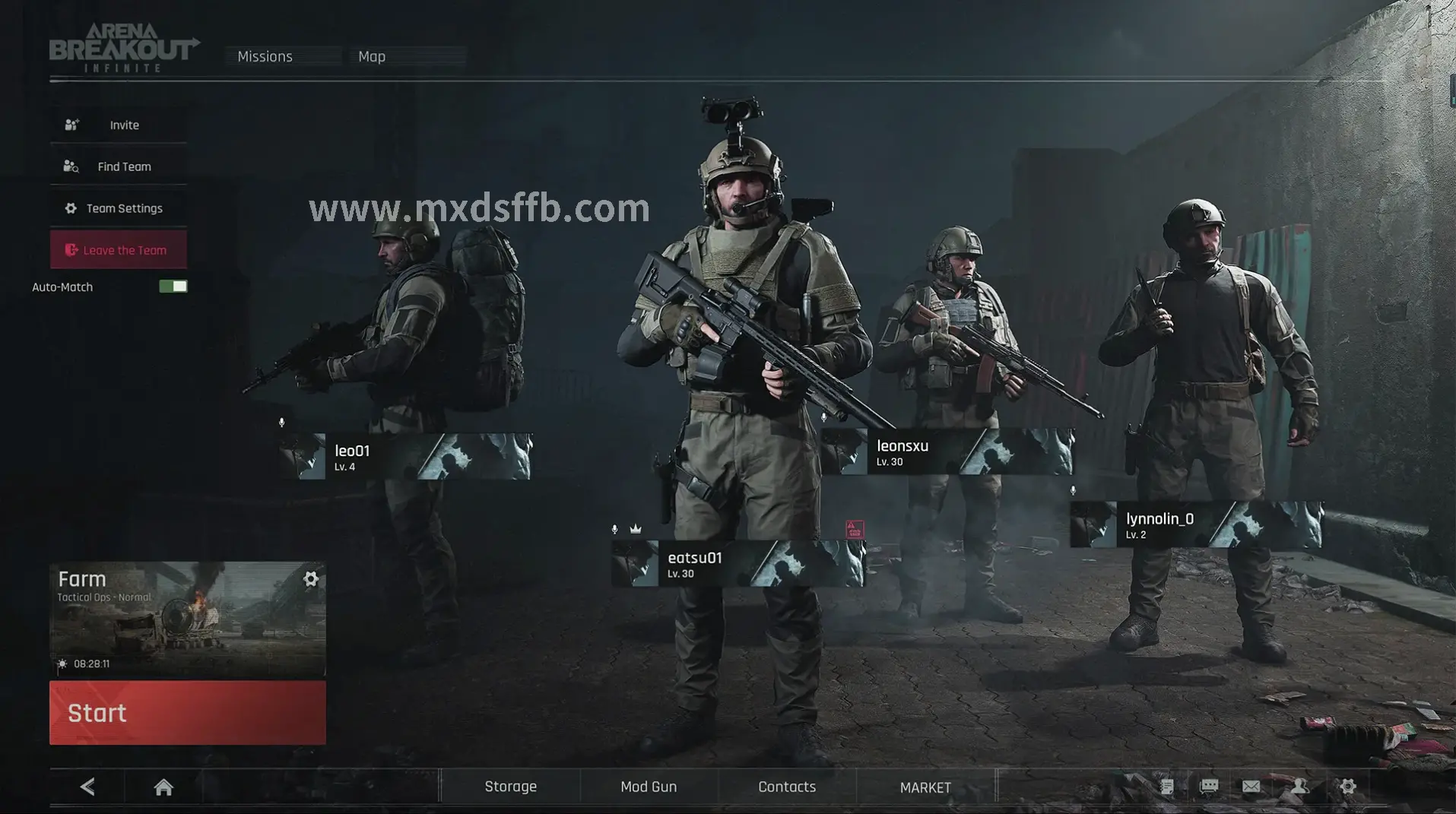Image resolution: width=1456 pixels, height=814 pixels.
Task: Open Contacts
Action: click(x=787, y=787)
